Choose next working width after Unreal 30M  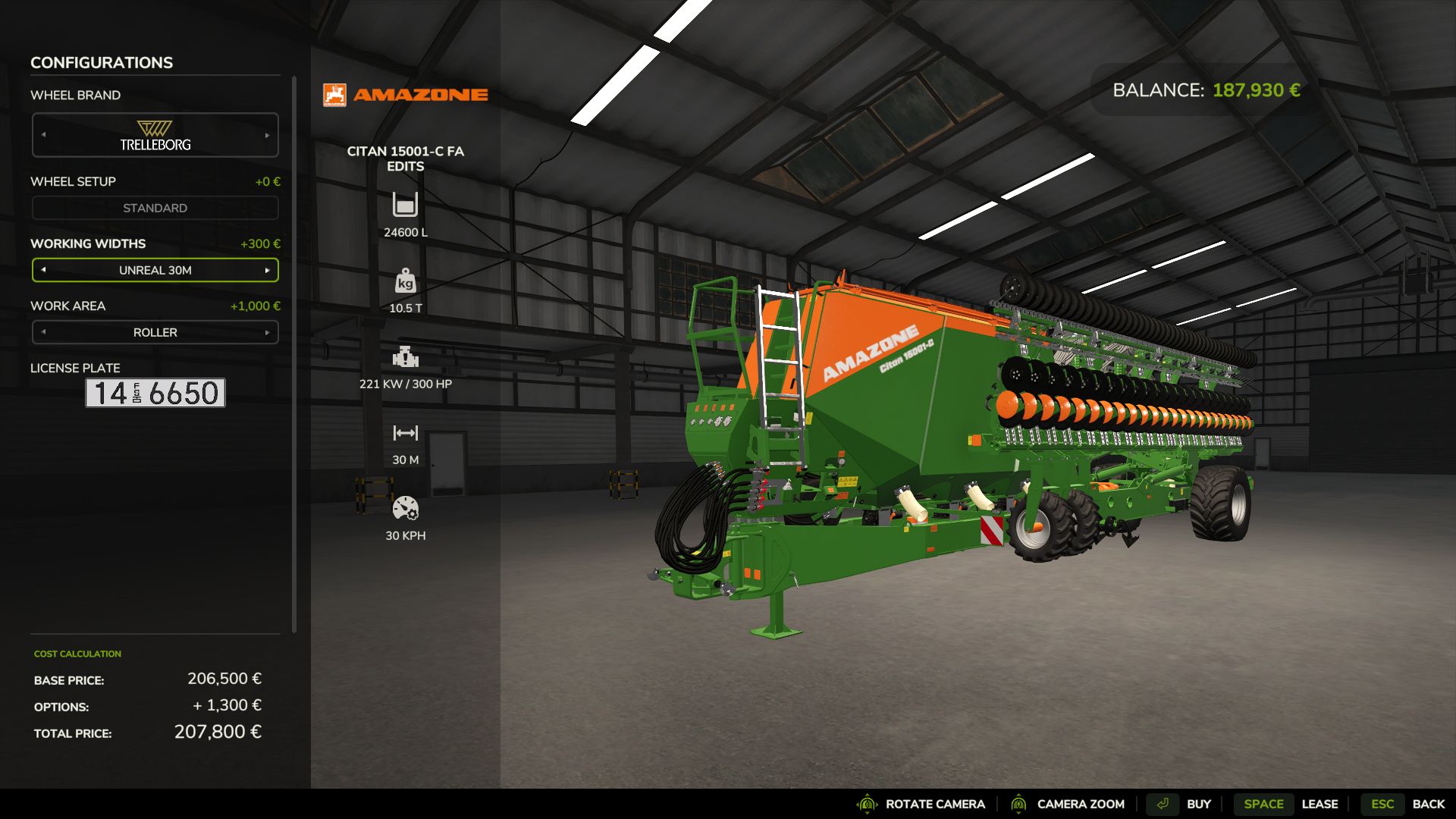point(267,270)
